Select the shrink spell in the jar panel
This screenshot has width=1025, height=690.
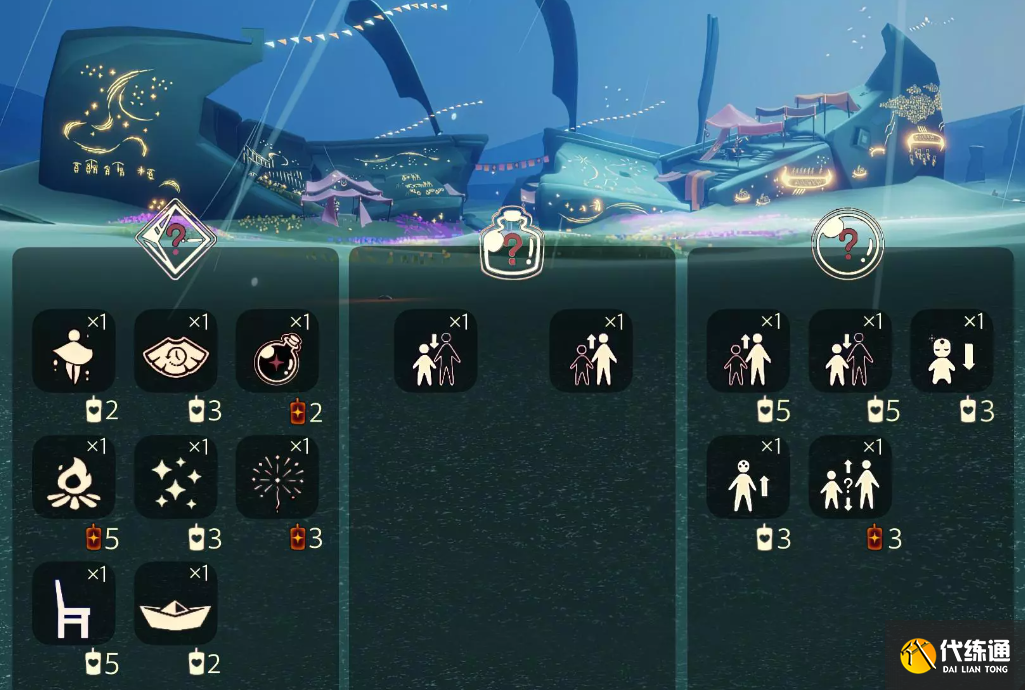point(435,351)
